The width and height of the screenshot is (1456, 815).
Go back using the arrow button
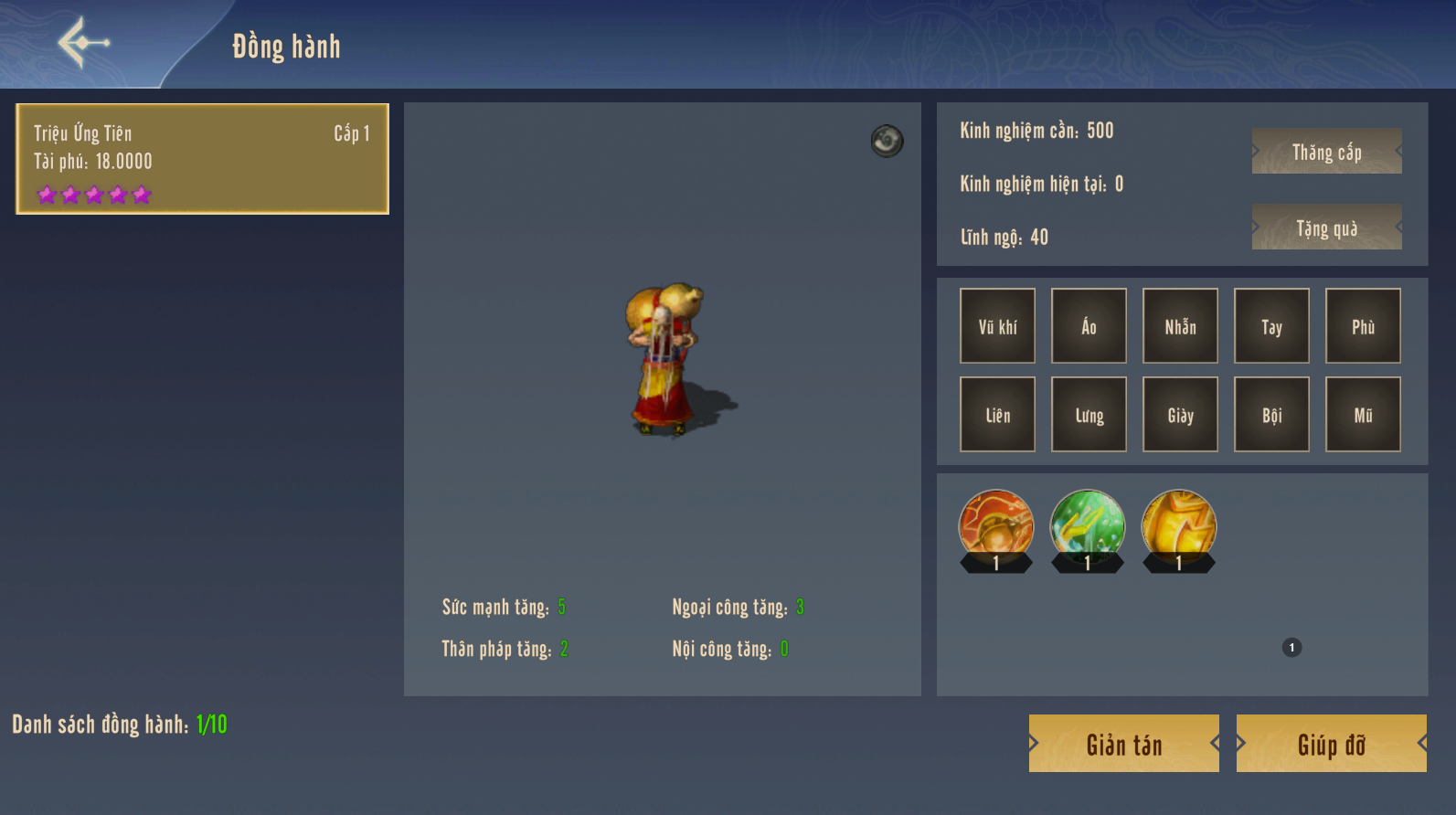click(x=83, y=43)
